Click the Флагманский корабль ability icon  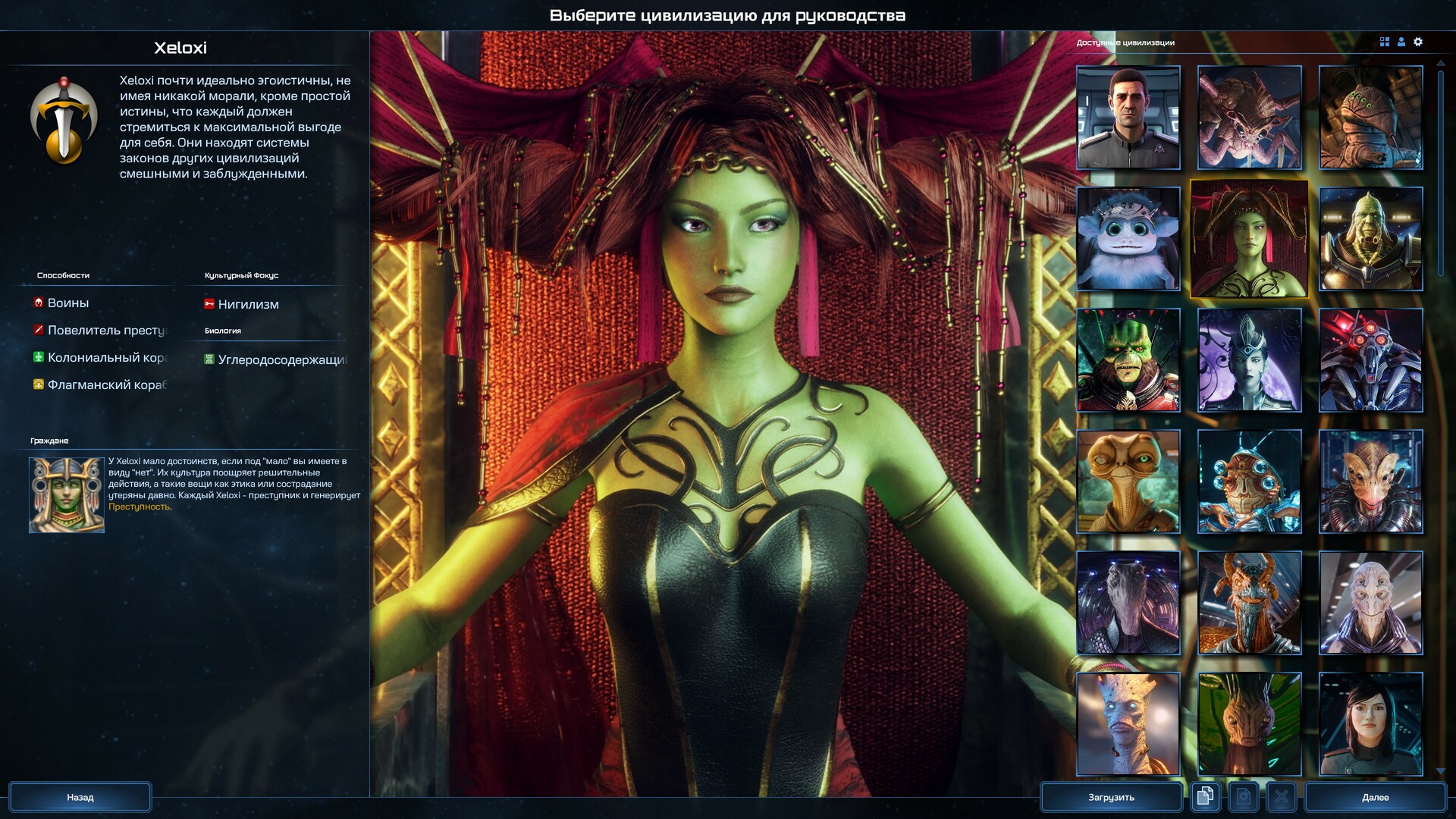coord(37,384)
